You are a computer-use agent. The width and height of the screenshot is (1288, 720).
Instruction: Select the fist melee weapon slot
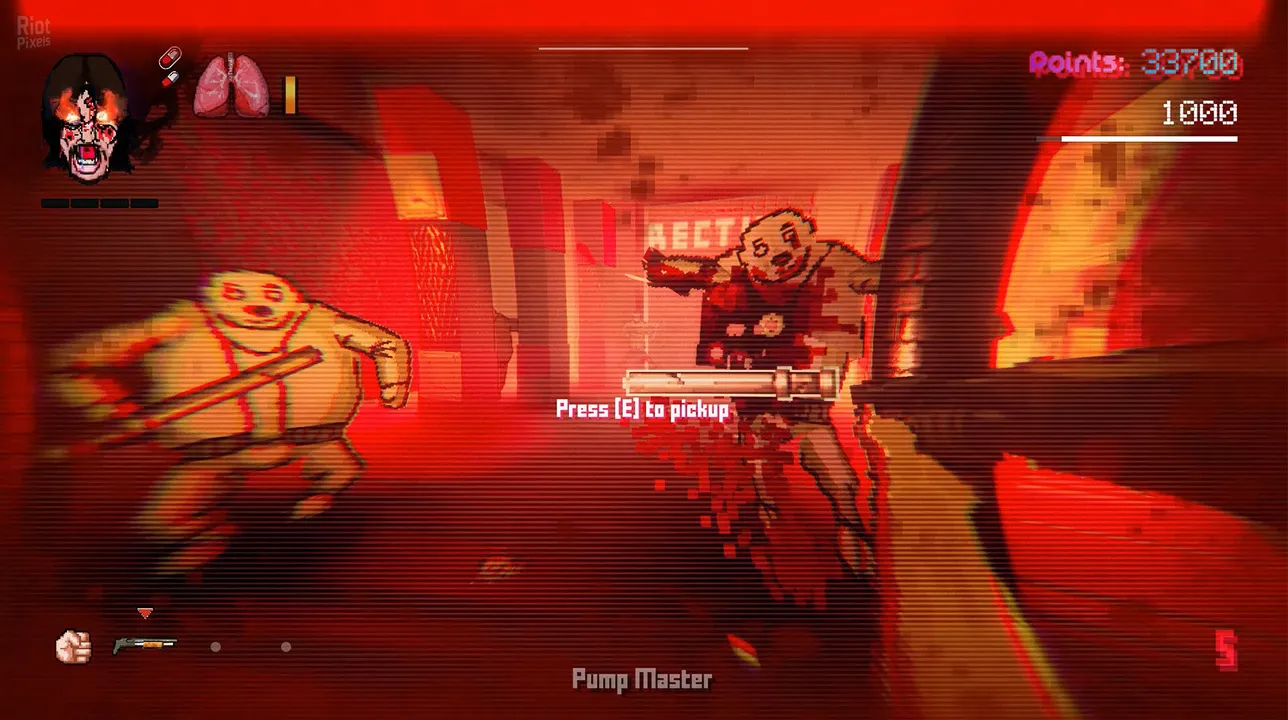(73, 646)
